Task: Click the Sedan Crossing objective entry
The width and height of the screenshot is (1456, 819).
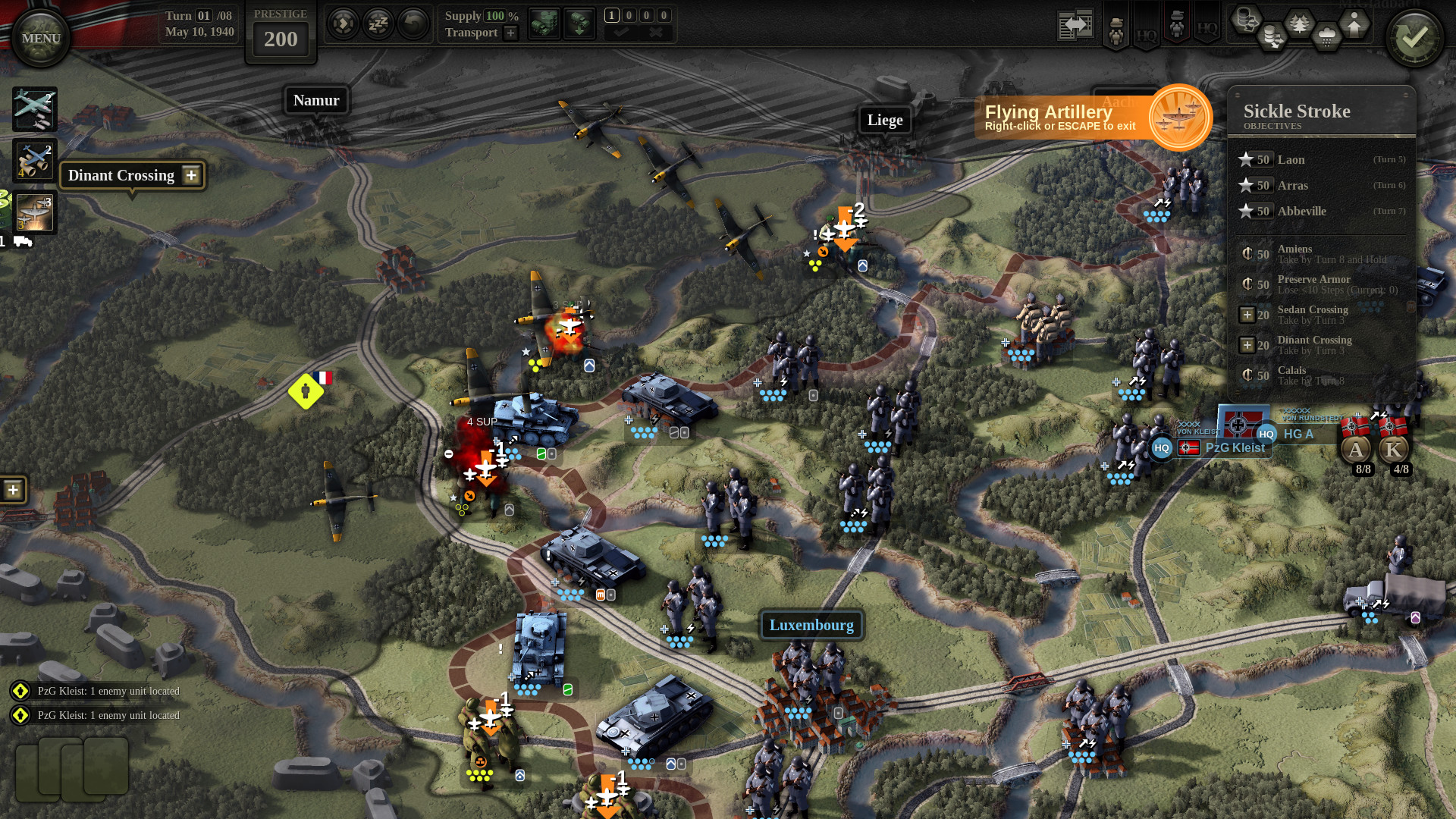Action: (1312, 315)
